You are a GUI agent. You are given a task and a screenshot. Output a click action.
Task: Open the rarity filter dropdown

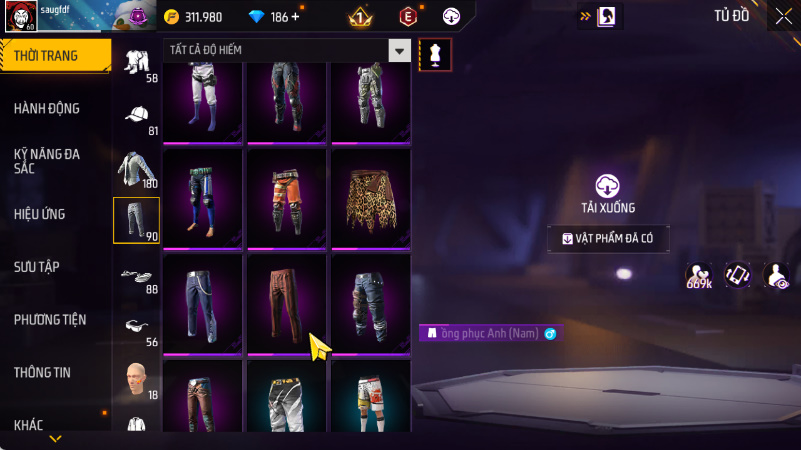pos(399,51)
